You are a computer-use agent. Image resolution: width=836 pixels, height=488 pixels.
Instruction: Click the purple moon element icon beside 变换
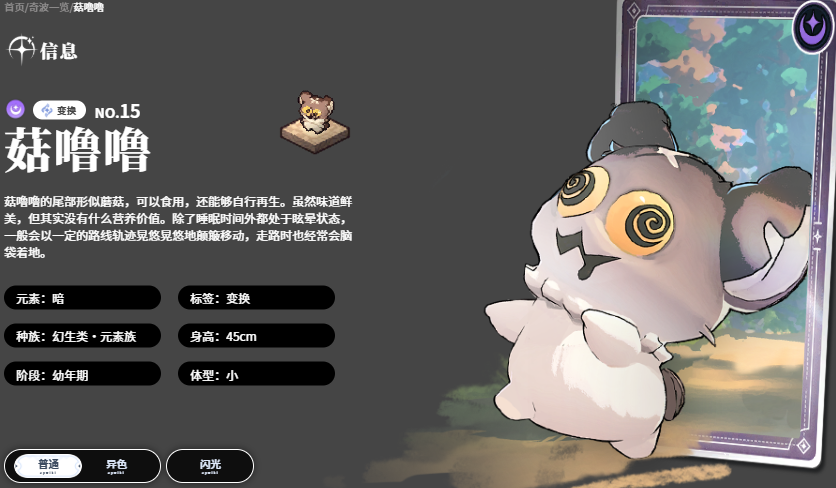[x=16, y=110]
